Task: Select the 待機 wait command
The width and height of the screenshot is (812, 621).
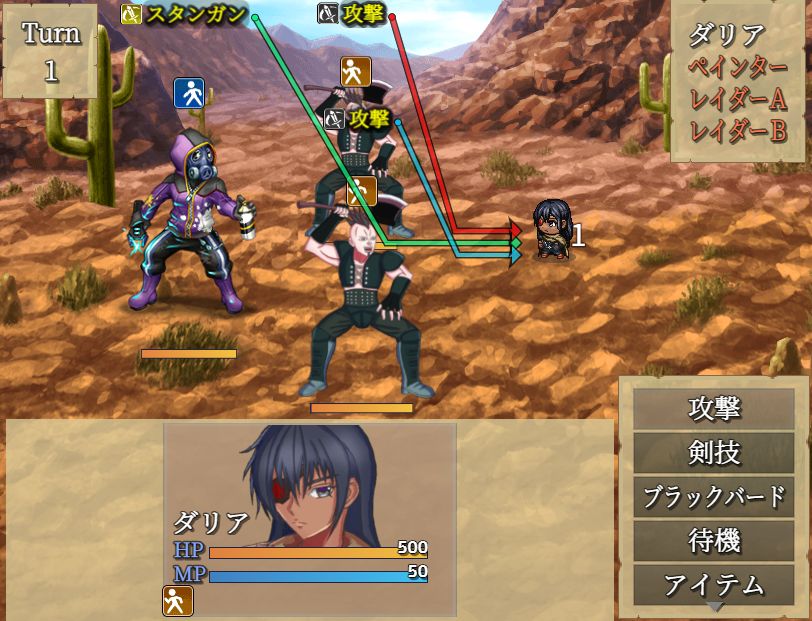Action: [714, 541]
